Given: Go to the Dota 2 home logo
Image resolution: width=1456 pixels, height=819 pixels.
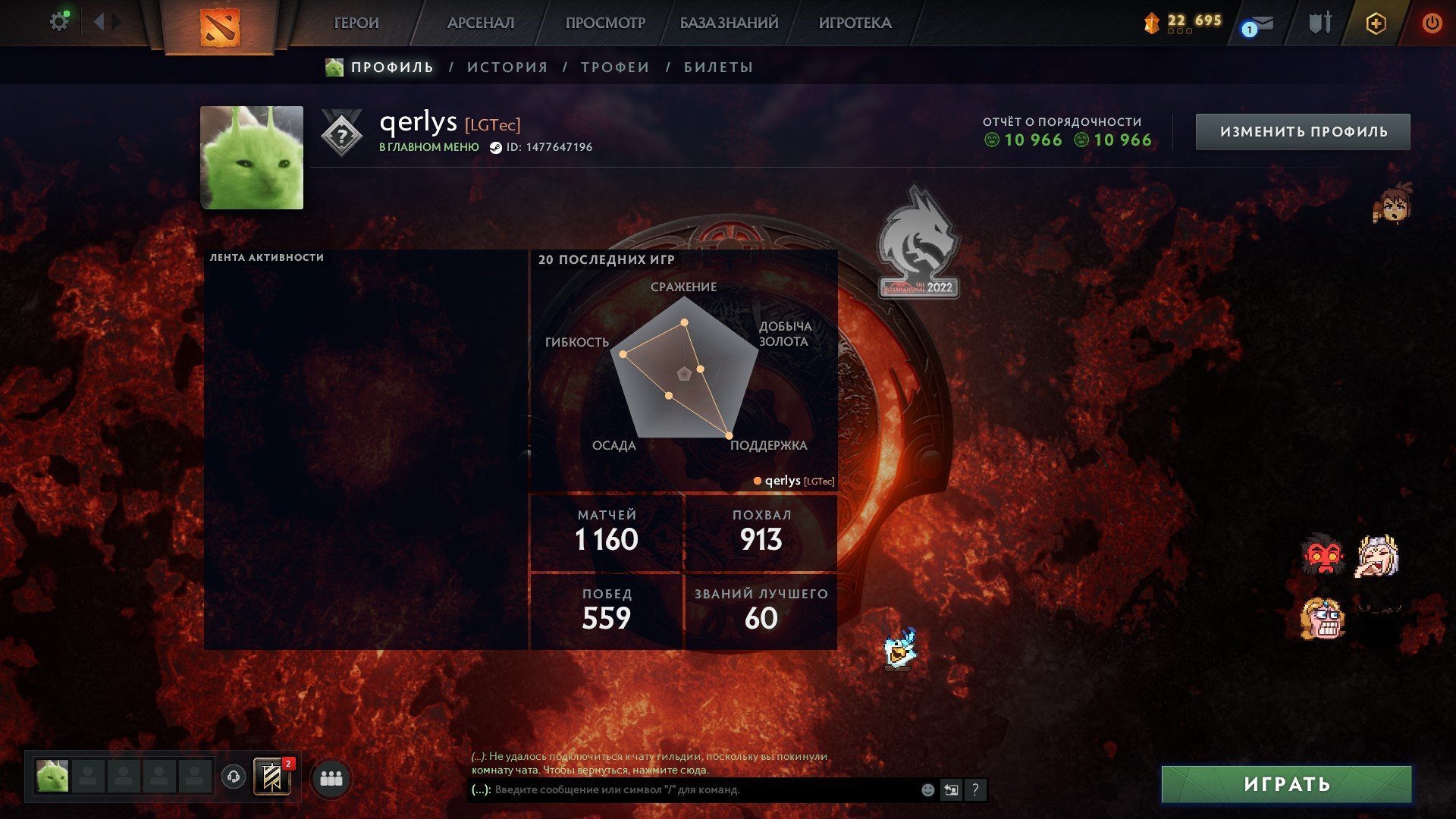Looking at the screenshot, I should (219, 27).
